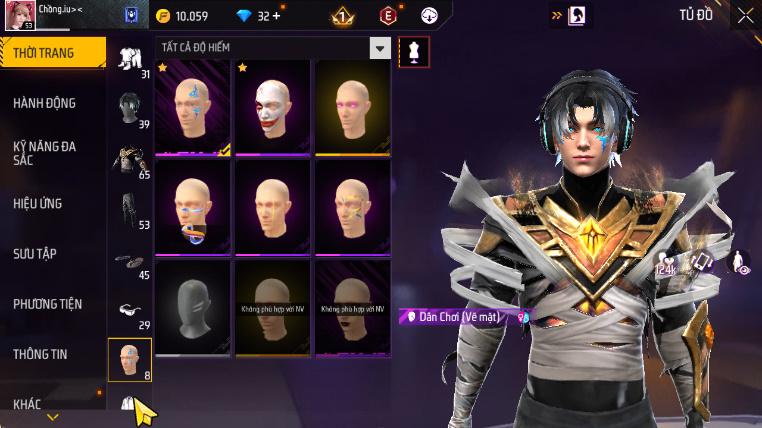The image size is (762, 428).
Task: Select the glowing pink eyes face paint
Action: [351, 108]
